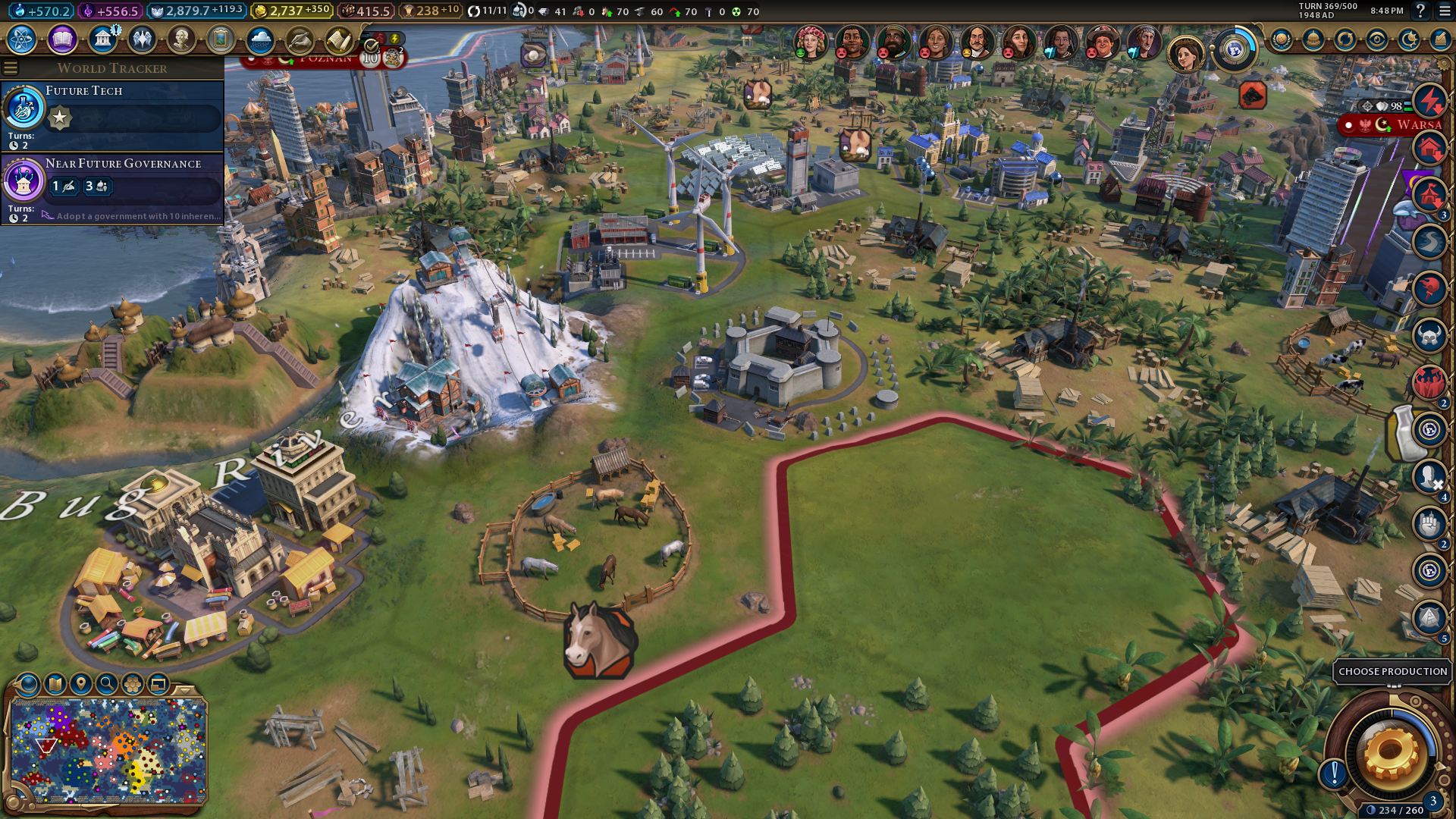
Task: Activate the map pin placement button
Action: pyautogui.click(x=81, y=684)
